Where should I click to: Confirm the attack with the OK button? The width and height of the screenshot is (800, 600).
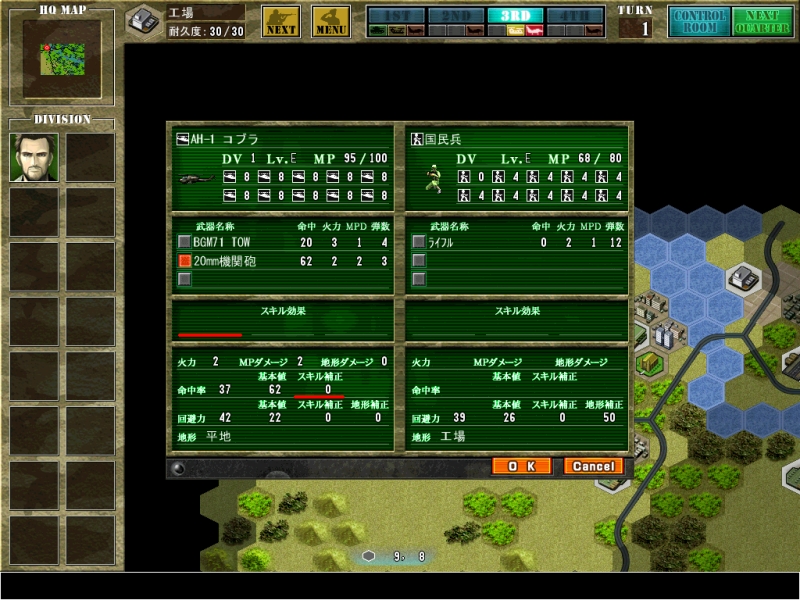tap(521, 466)
